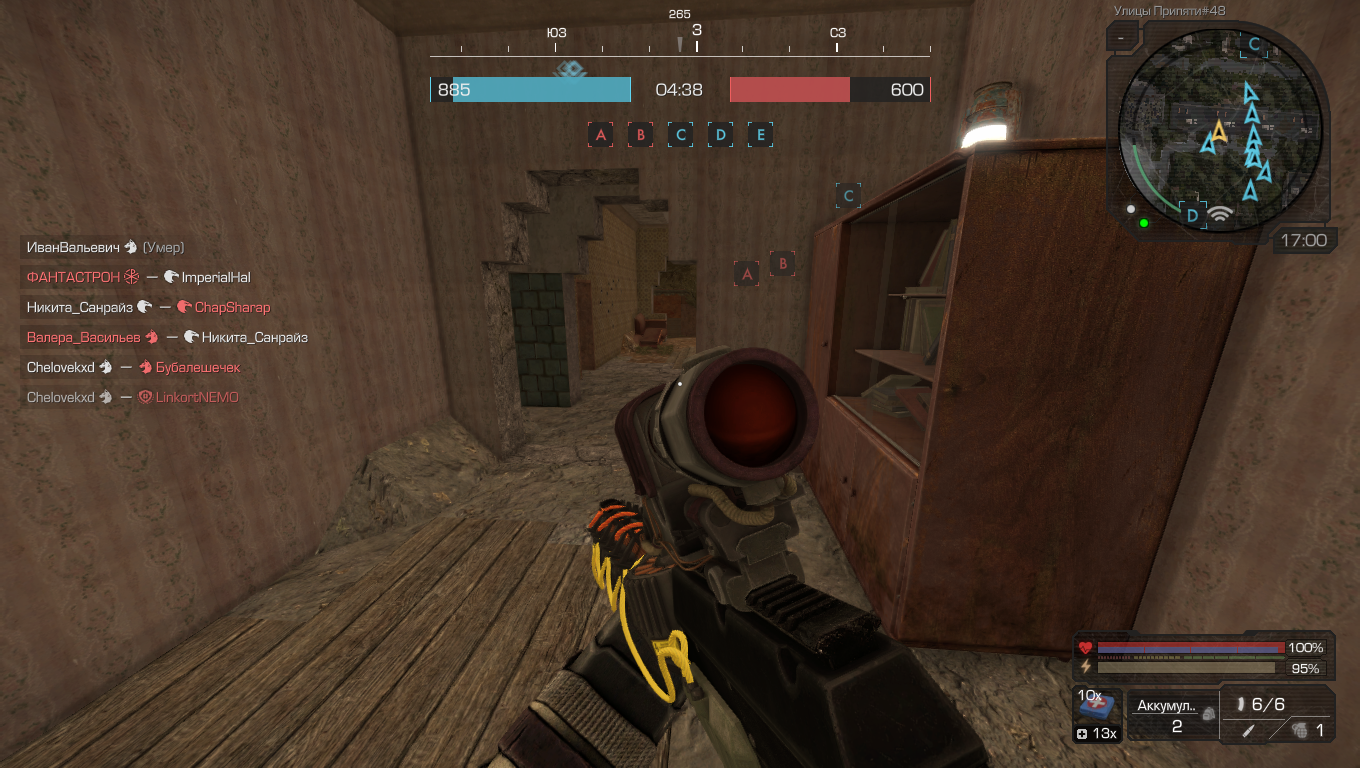Click the minus button beside the minimap

pos(1122,38)
